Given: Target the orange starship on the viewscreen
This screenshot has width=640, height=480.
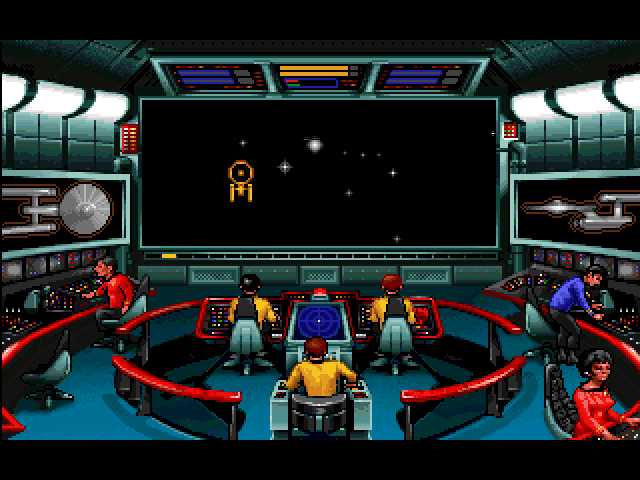Looking at the screenshot, I should (x=240, y=178).
